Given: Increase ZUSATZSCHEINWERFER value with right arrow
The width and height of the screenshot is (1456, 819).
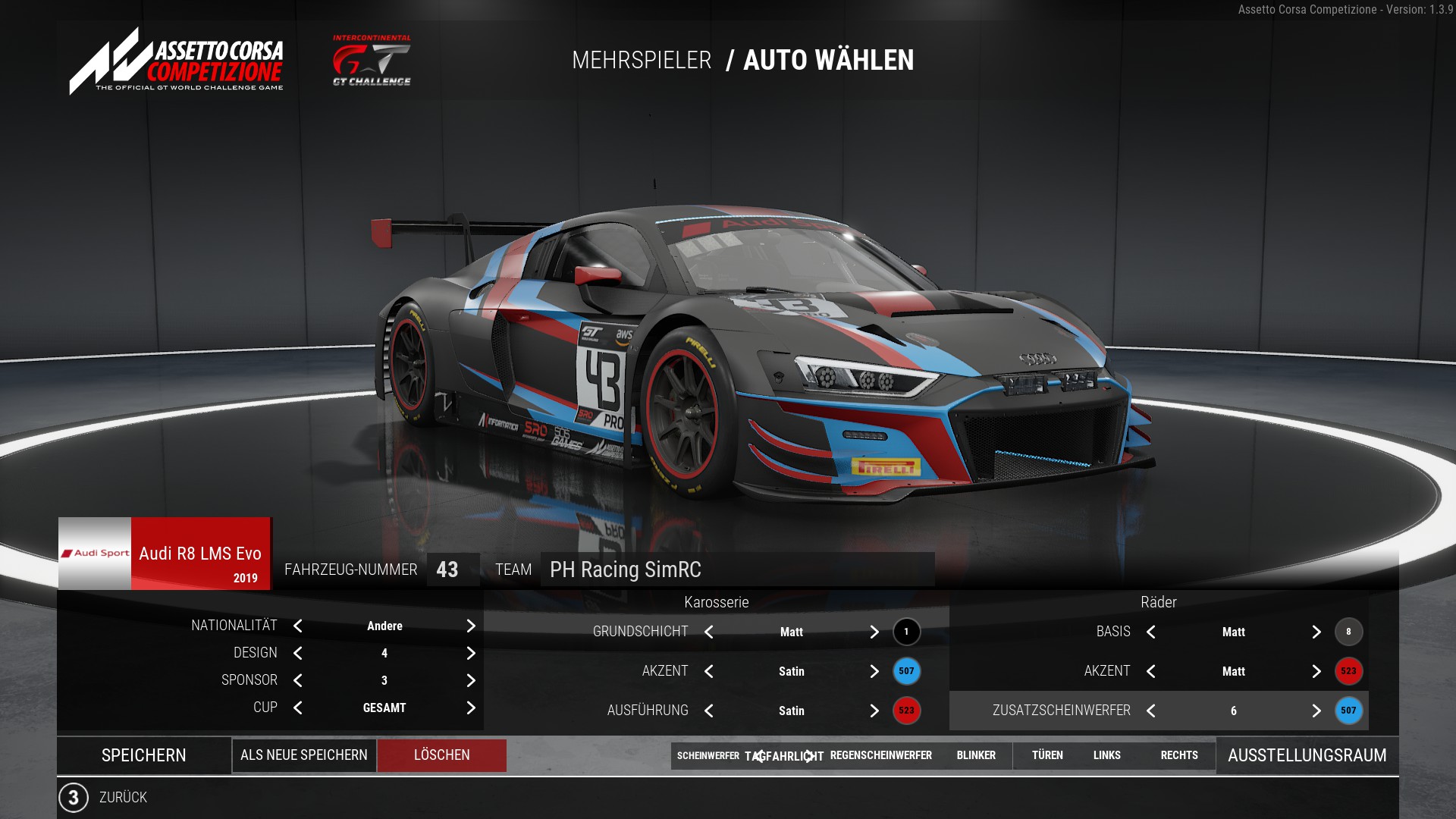Looking at the screenshot, I should click(1316, 711).
